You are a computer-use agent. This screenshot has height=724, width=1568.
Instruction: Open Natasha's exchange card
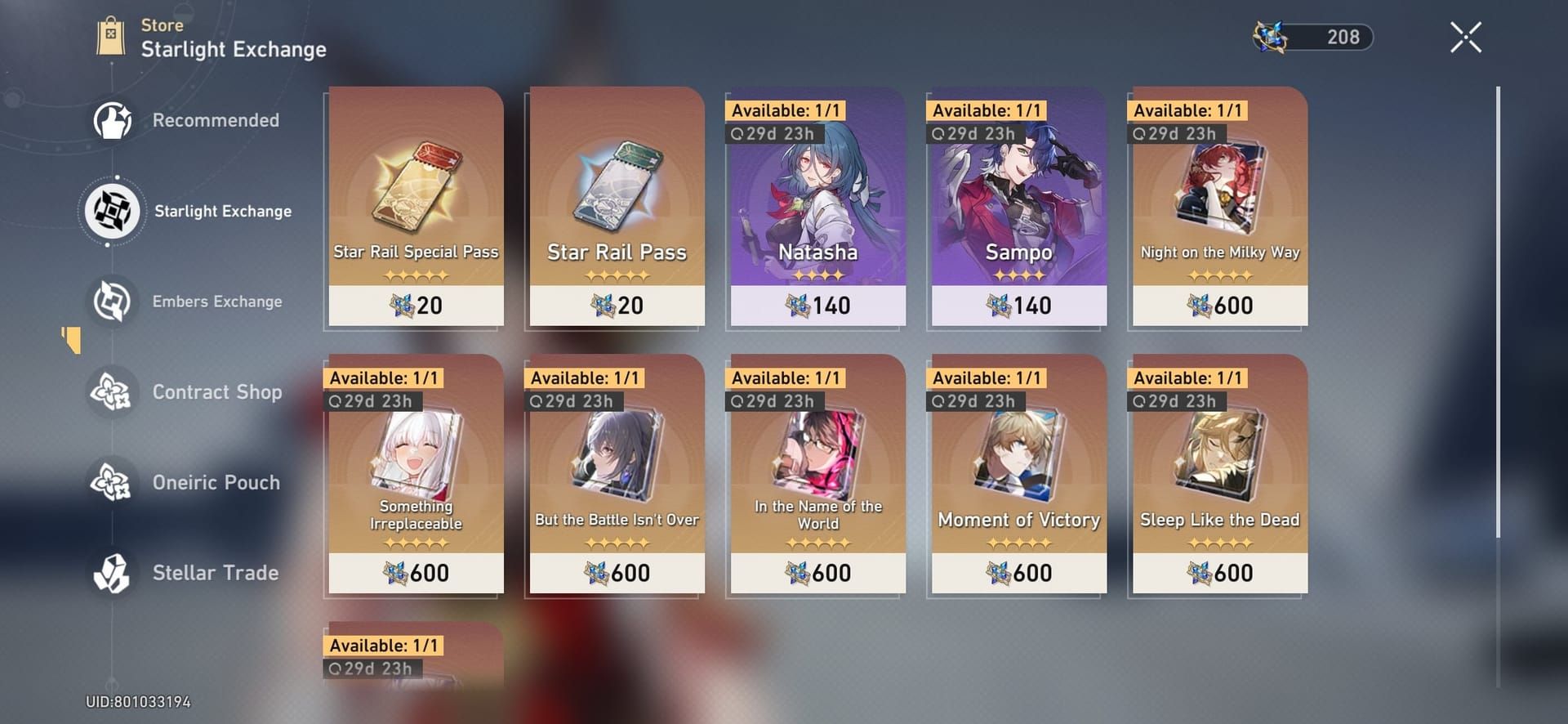817,204
